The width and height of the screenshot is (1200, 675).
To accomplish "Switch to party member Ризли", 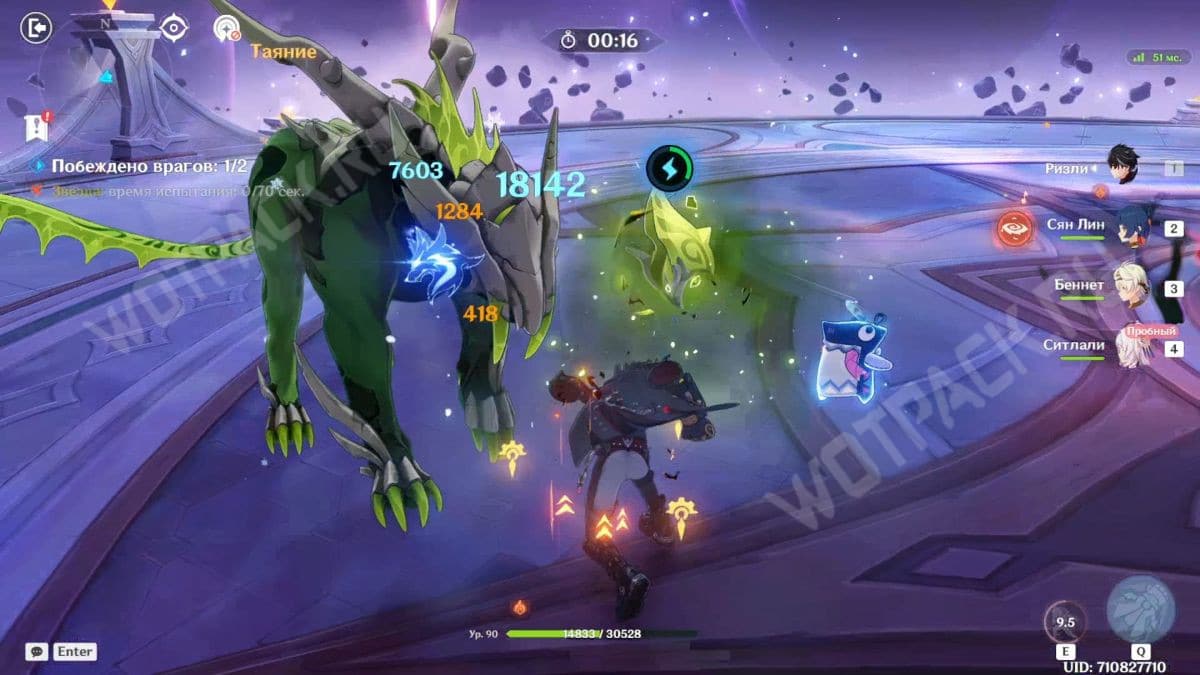I will pos(1125,164).
